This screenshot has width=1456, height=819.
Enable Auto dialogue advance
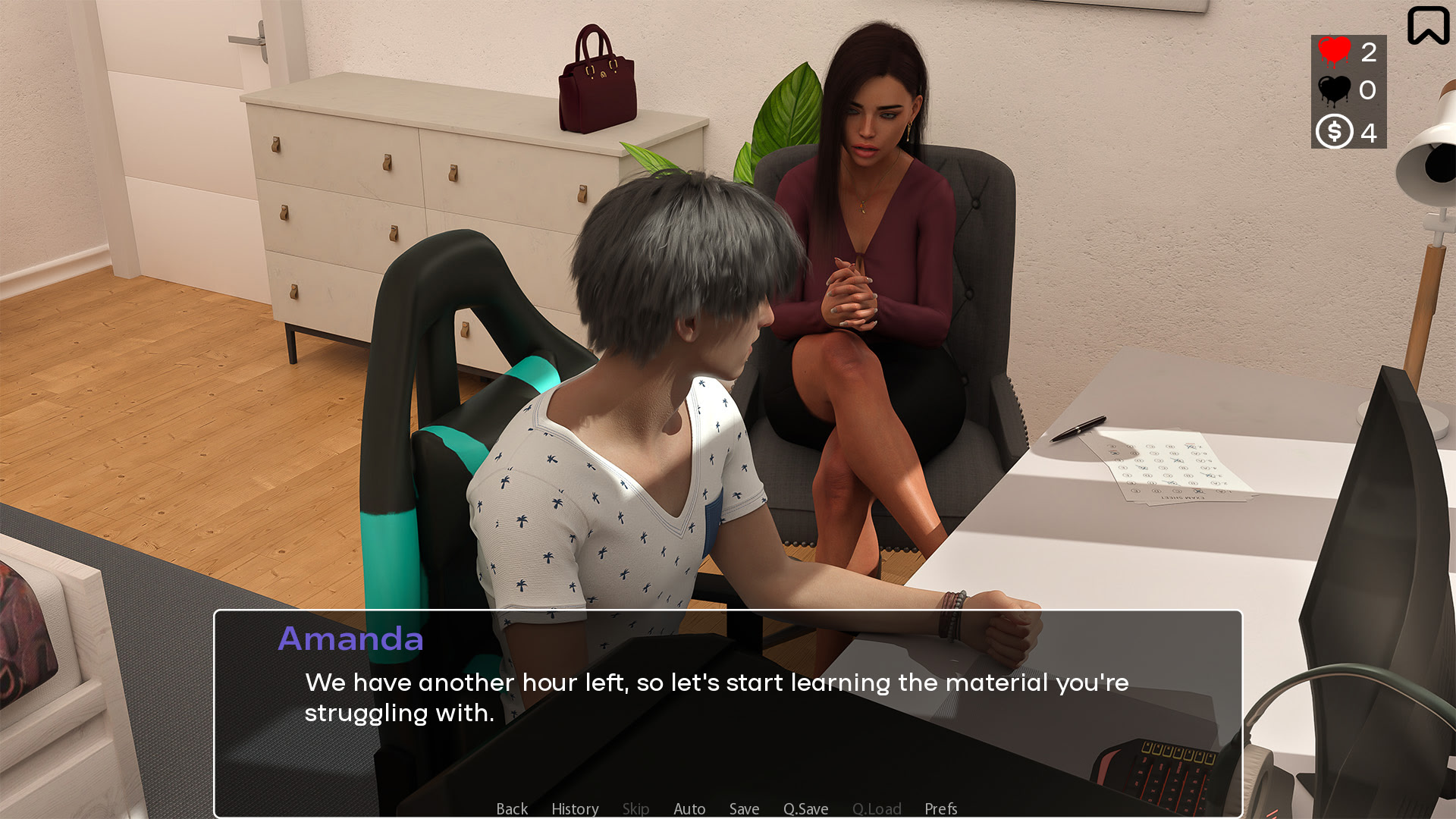[689, 808]
